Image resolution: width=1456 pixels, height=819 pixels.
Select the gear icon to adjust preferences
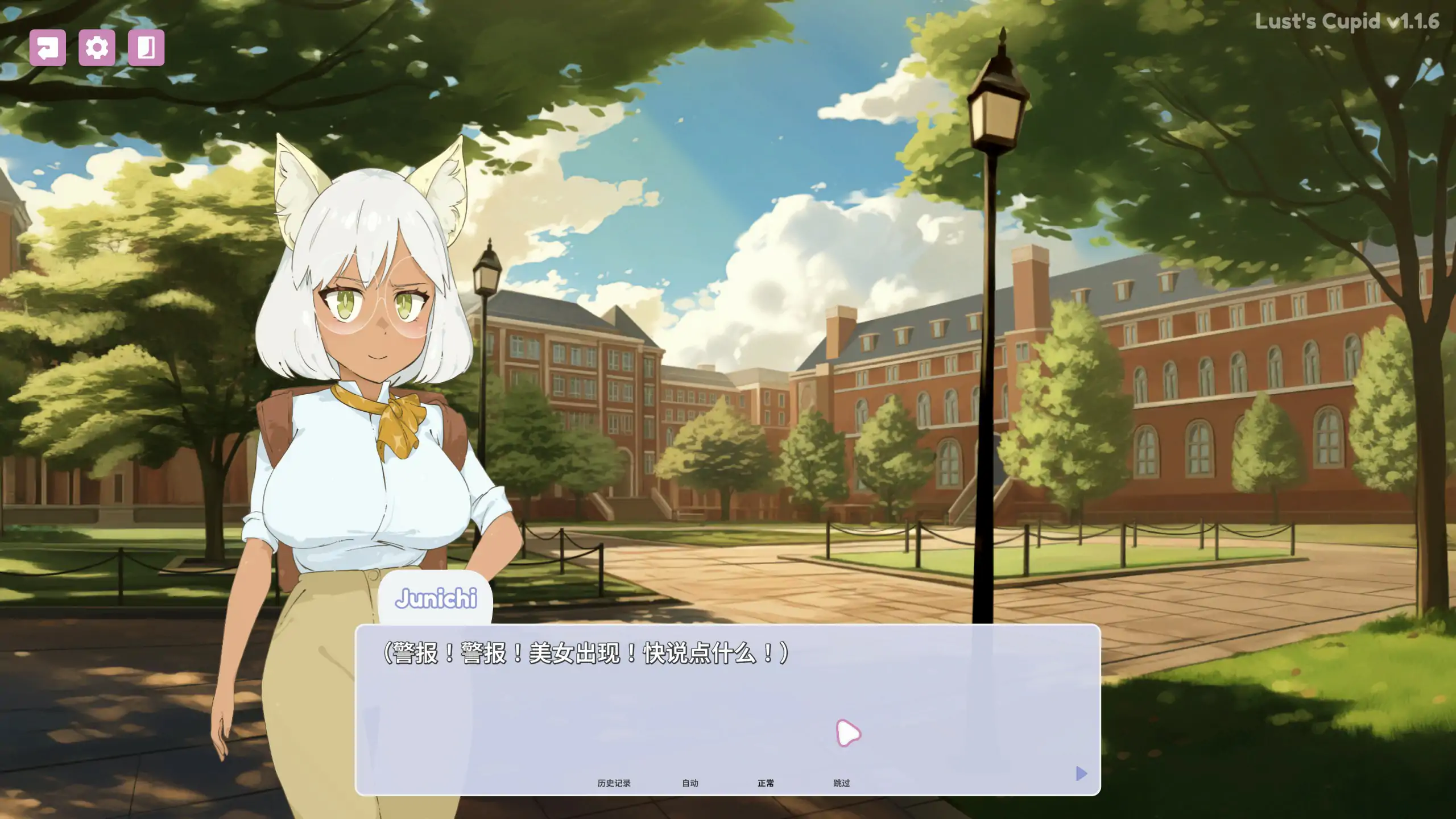click(x=97, y=49)
